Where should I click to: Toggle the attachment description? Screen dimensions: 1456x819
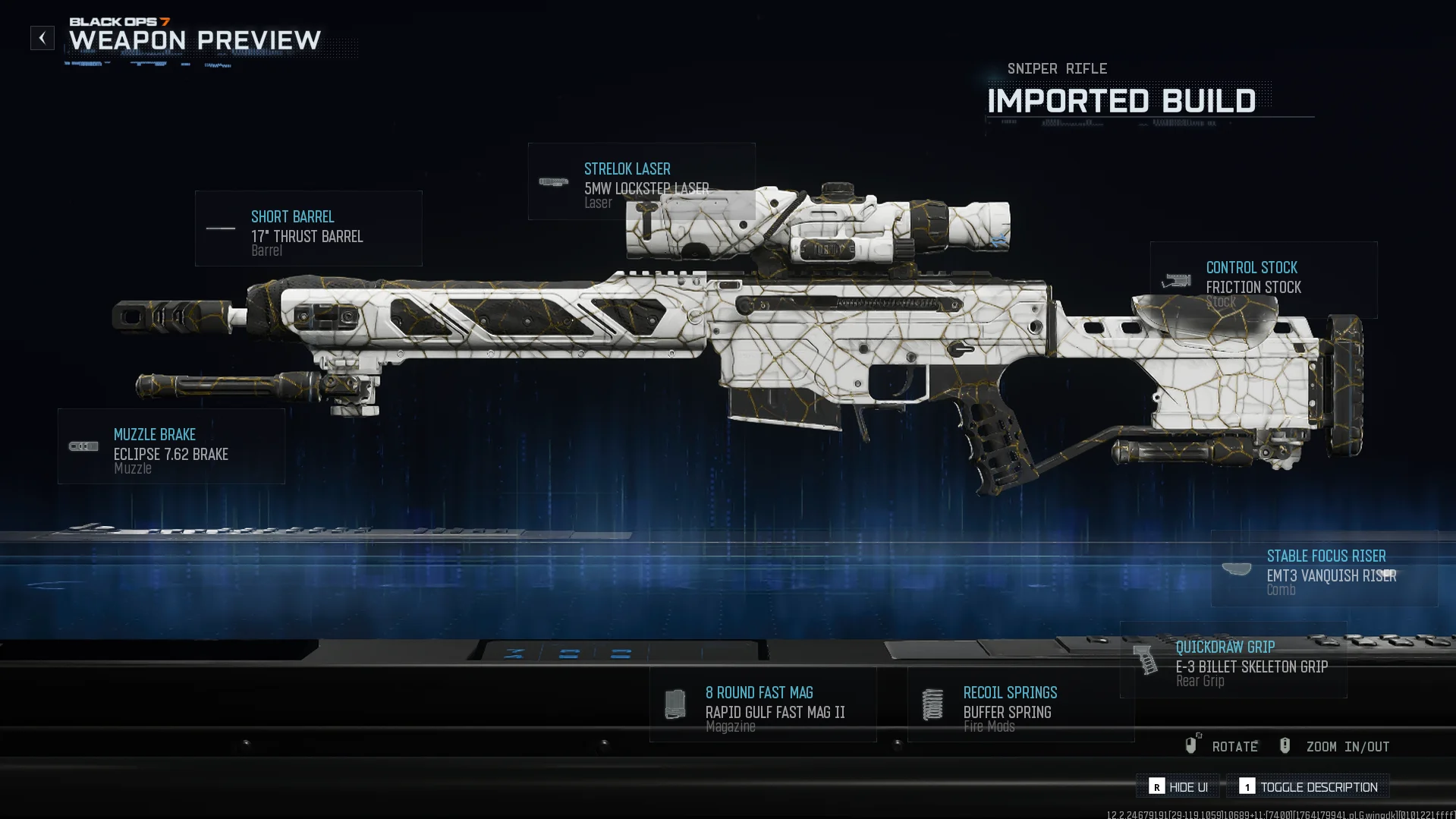pyautogui.click(x=1308, y=786)
